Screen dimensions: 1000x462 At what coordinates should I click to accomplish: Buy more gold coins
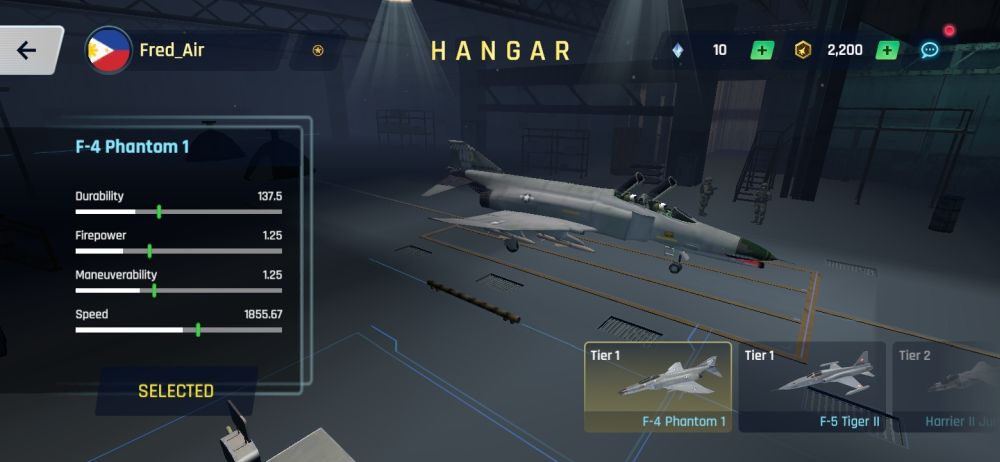(x=886, y=50)
